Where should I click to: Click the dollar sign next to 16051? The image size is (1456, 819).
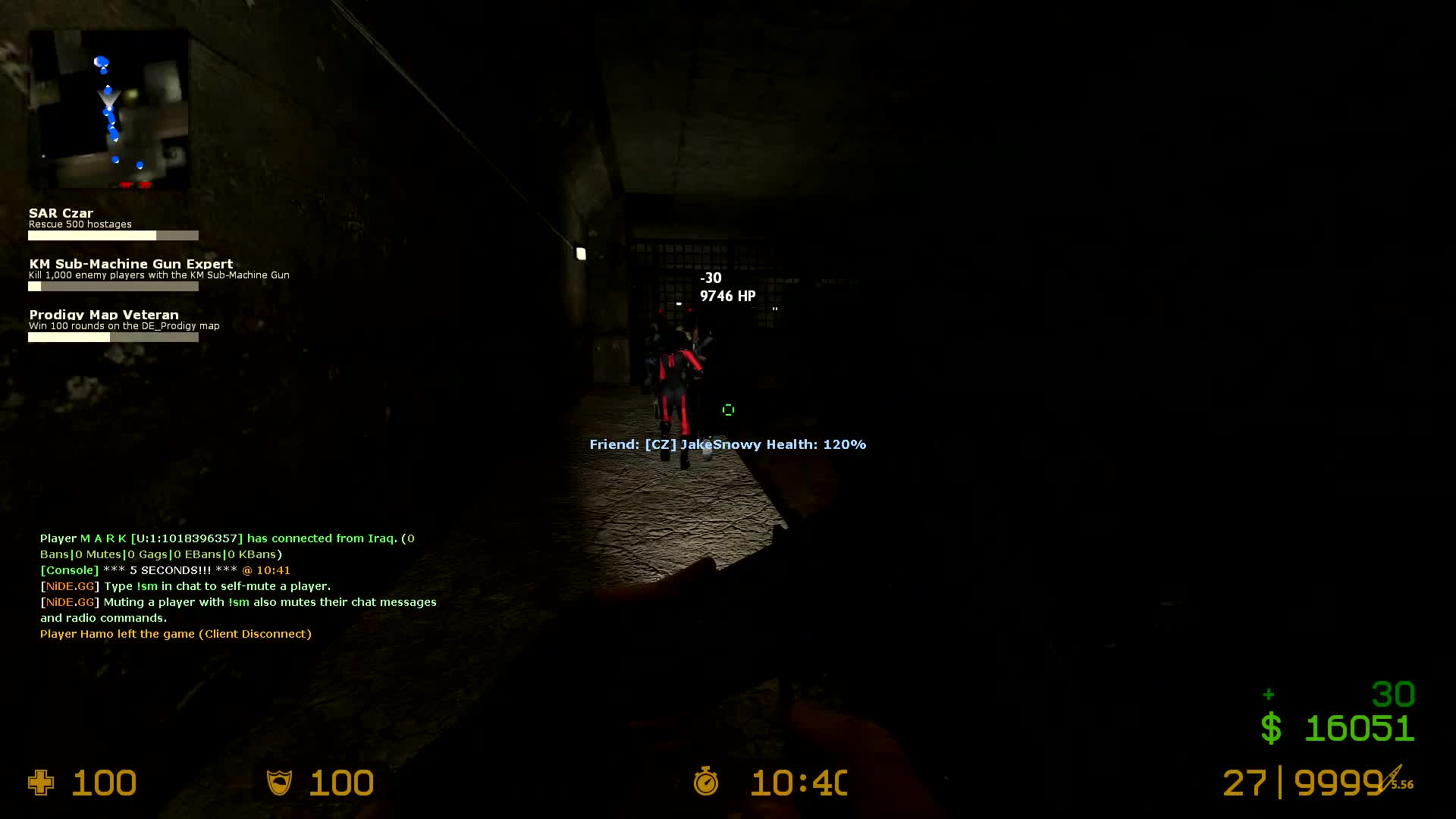coord(1272,728)
